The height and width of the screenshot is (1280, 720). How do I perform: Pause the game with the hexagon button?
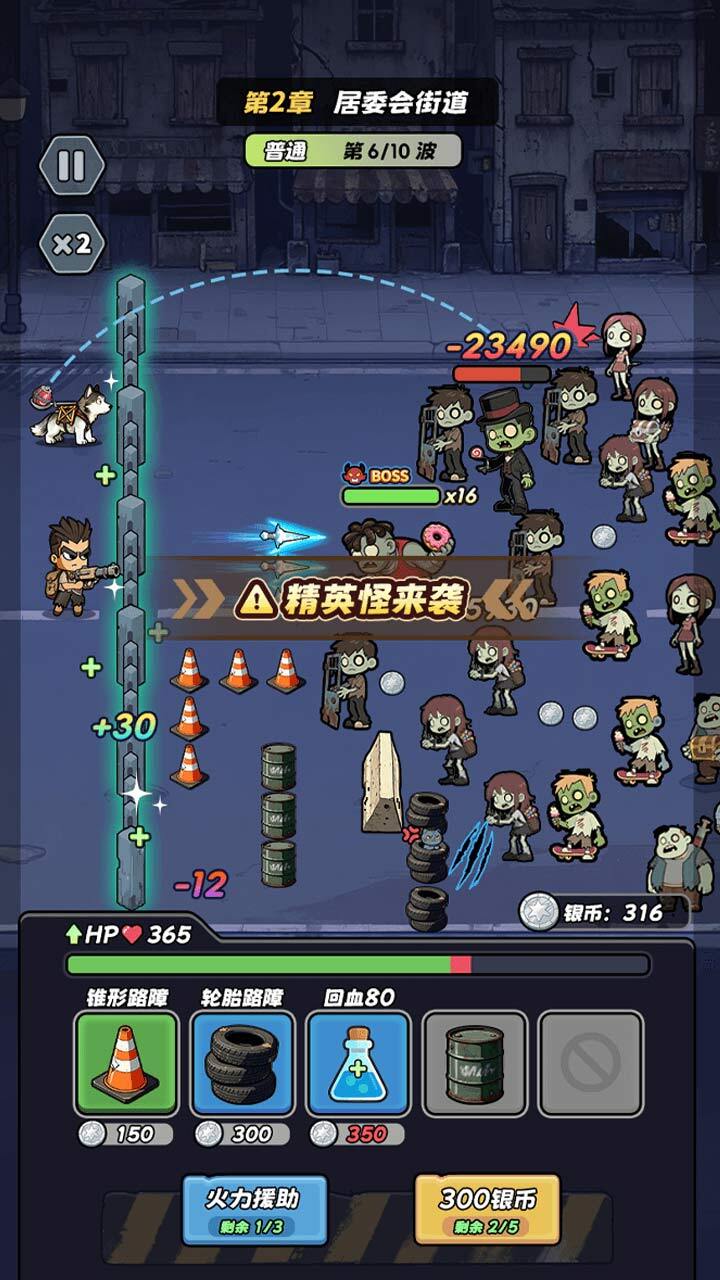[71, 165]
